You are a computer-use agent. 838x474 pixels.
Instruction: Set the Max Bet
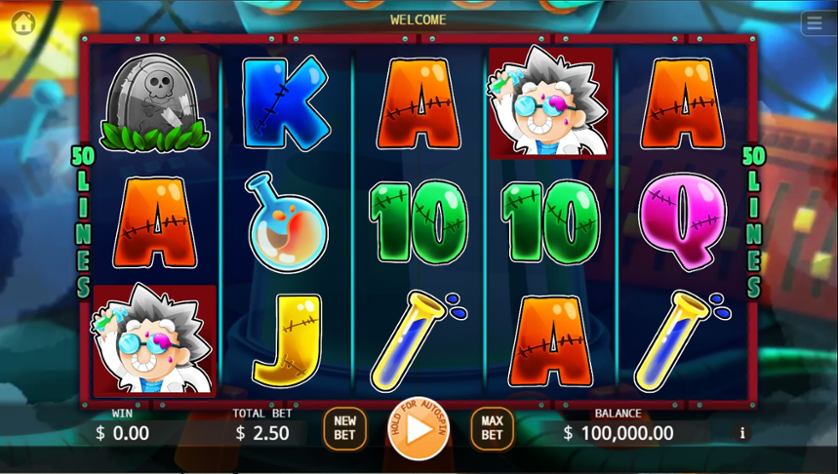pos(492,428)
